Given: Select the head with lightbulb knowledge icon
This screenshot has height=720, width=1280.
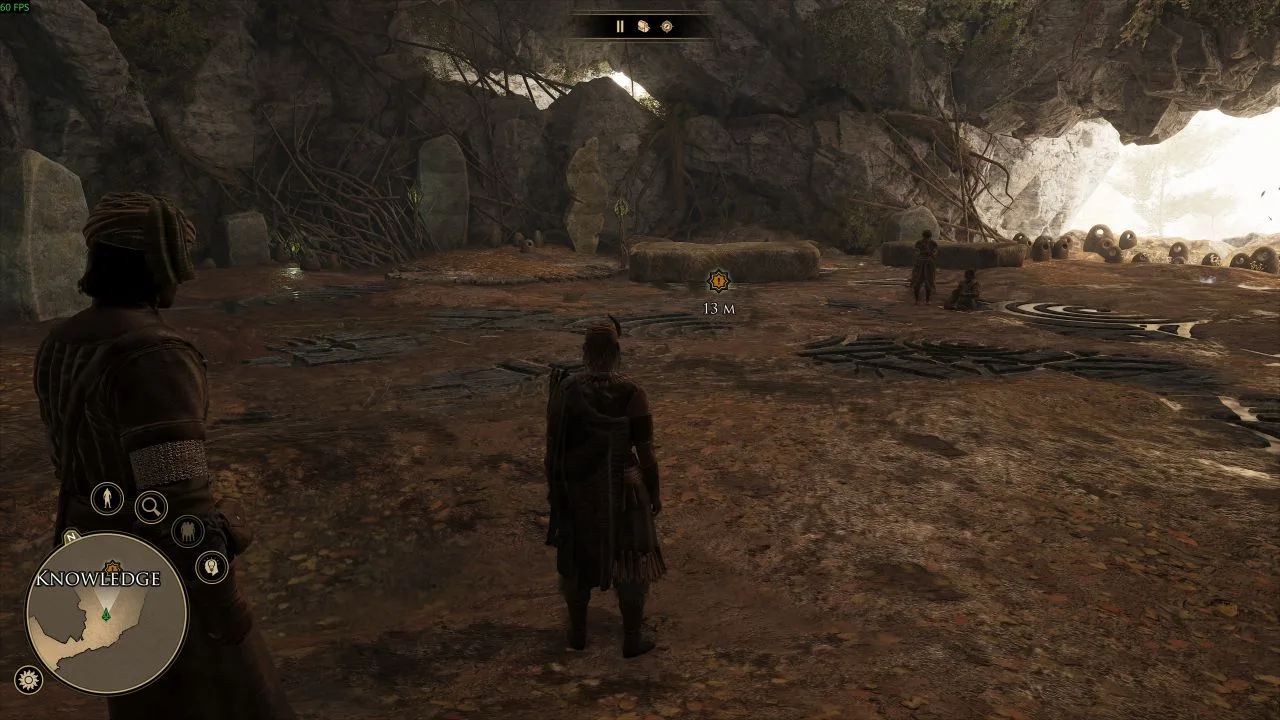Looking at the screenshot, I should point(211,567).
